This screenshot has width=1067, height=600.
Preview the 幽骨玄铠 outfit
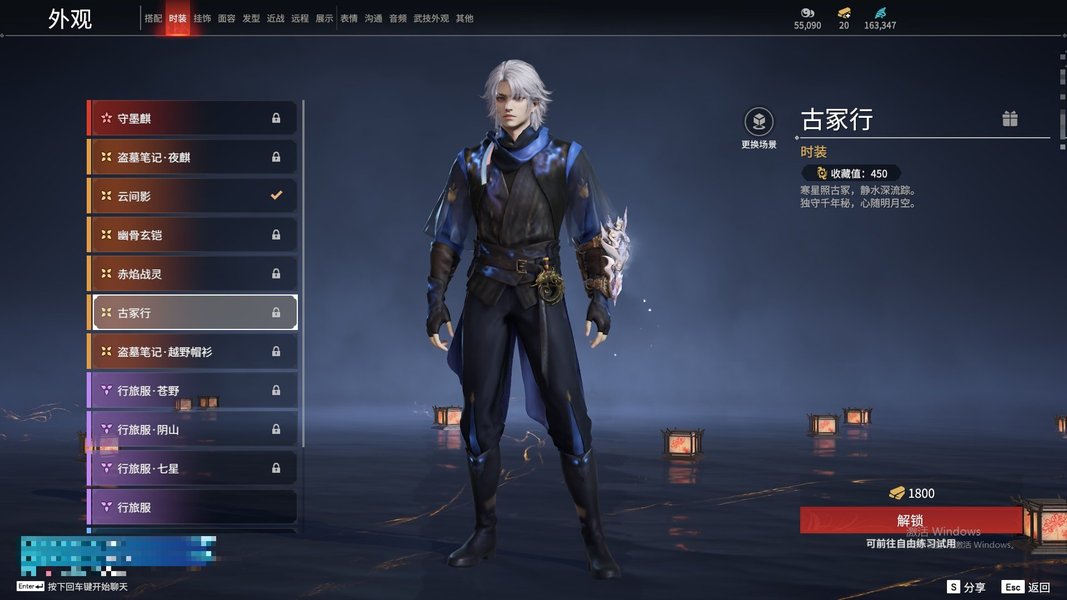pos(193,235)
